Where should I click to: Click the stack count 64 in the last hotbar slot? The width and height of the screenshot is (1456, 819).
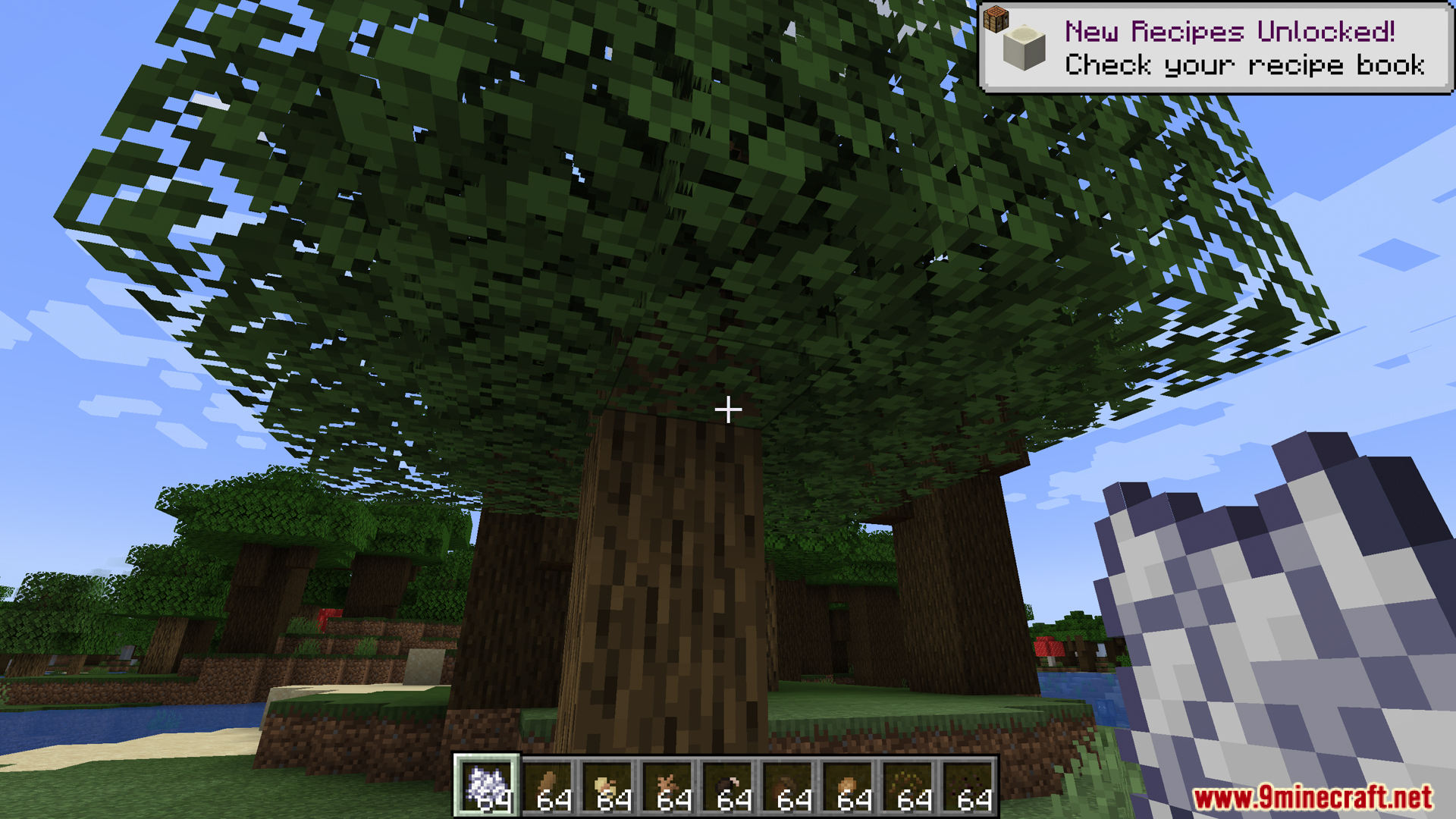click(x=973, y=800)
